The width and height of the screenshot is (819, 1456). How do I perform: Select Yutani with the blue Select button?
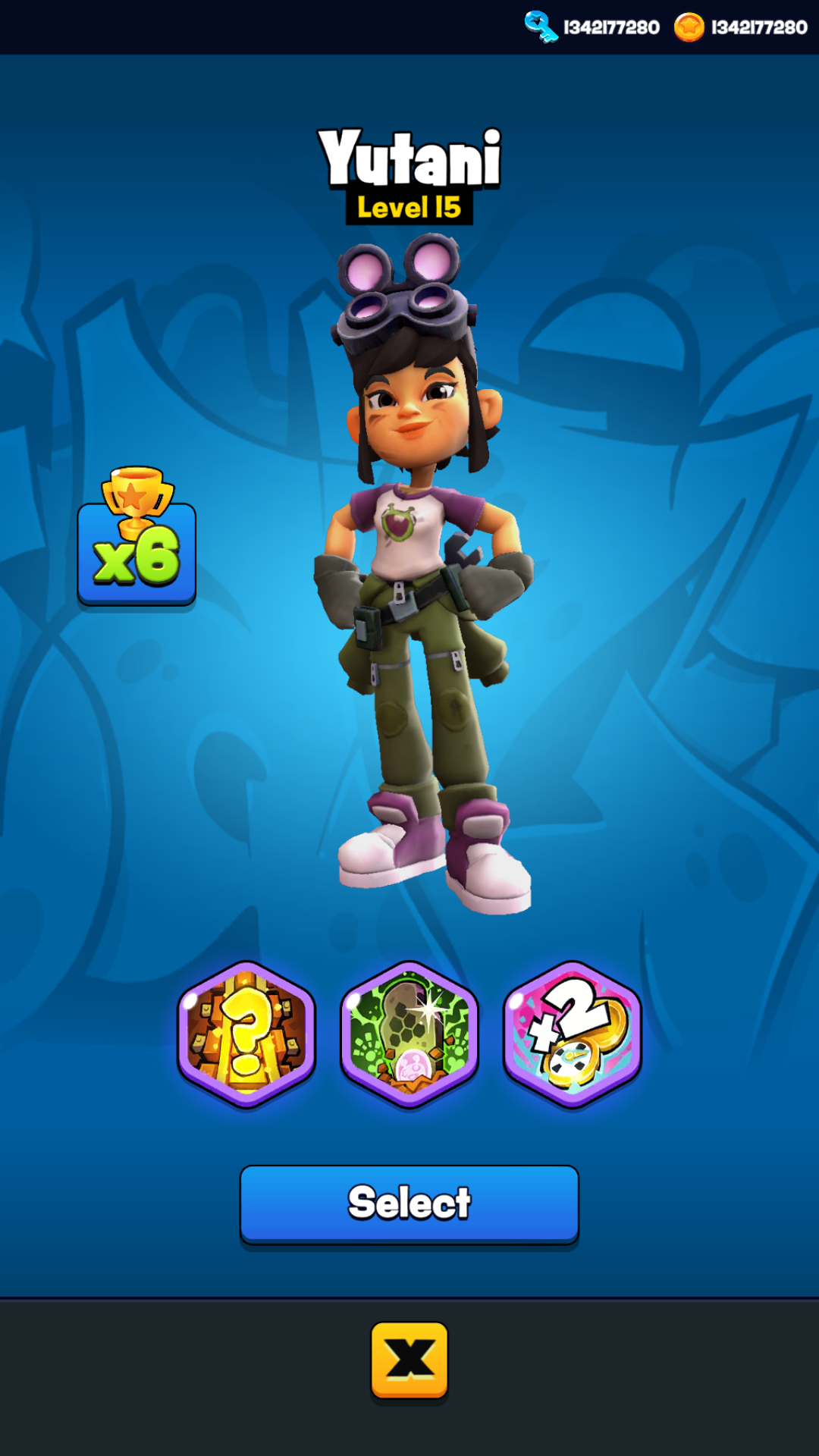click(x=409, y=1203)
